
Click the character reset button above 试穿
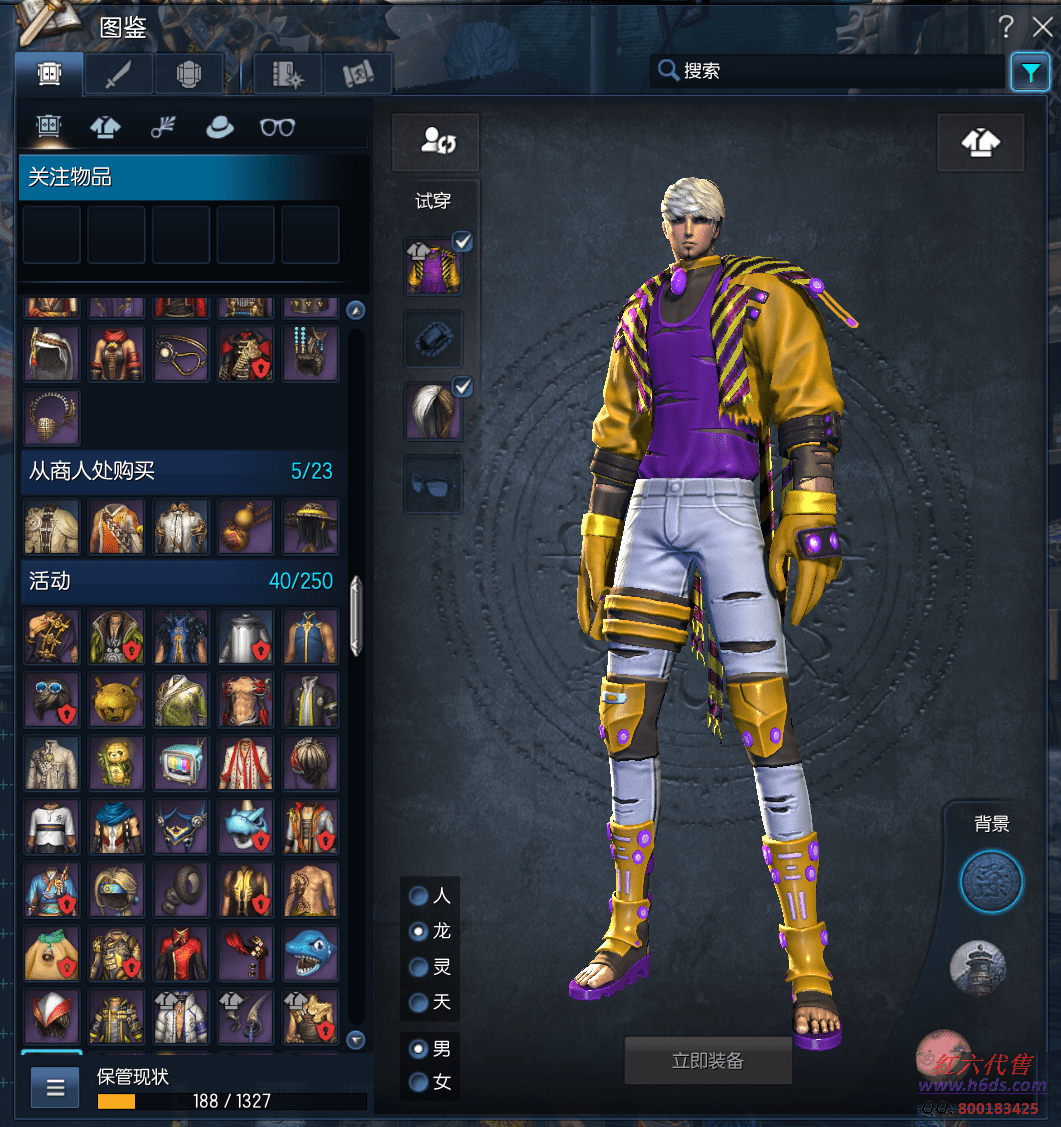(435, 142)
